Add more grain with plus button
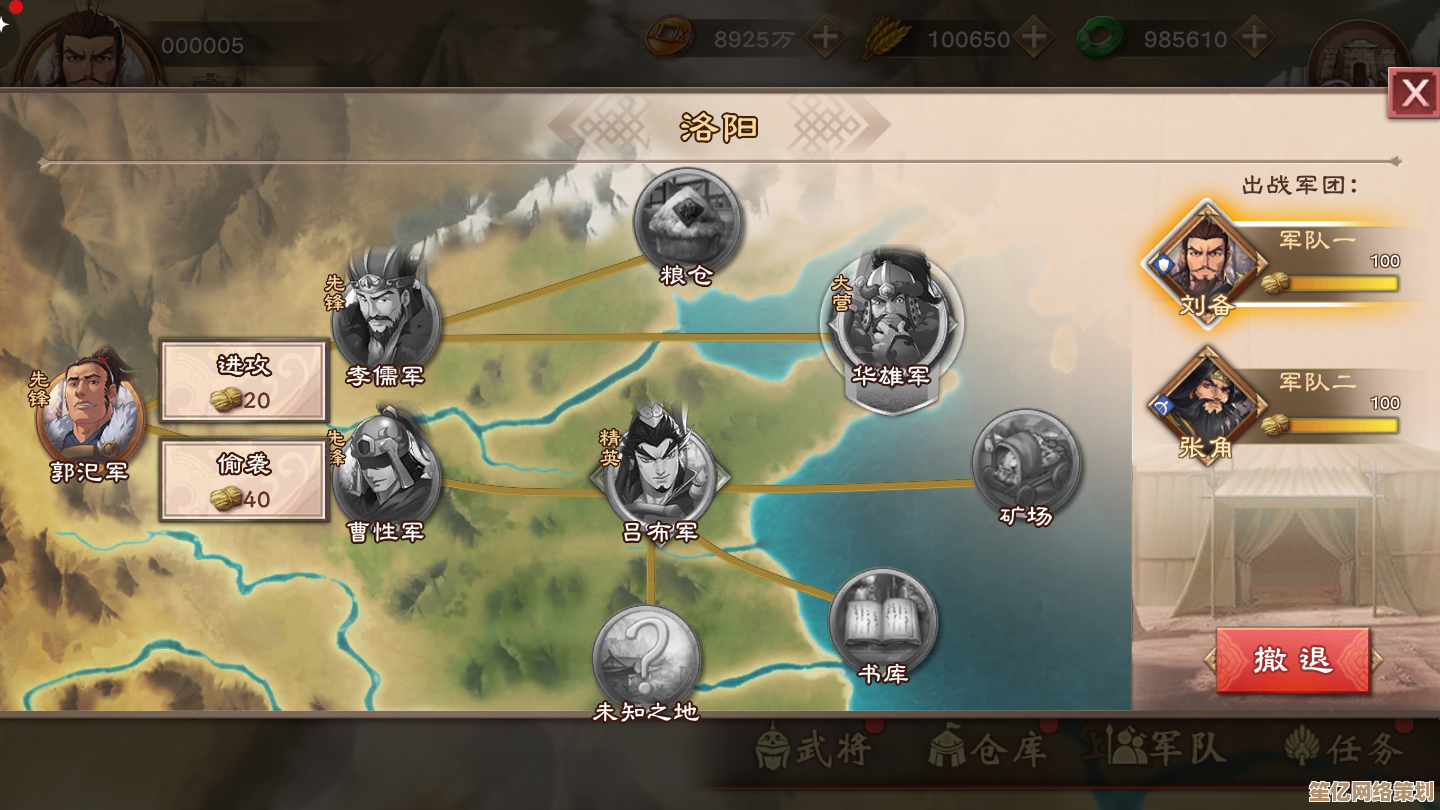The height and width of the screenshot is (810, 1440). (1035, 39)
